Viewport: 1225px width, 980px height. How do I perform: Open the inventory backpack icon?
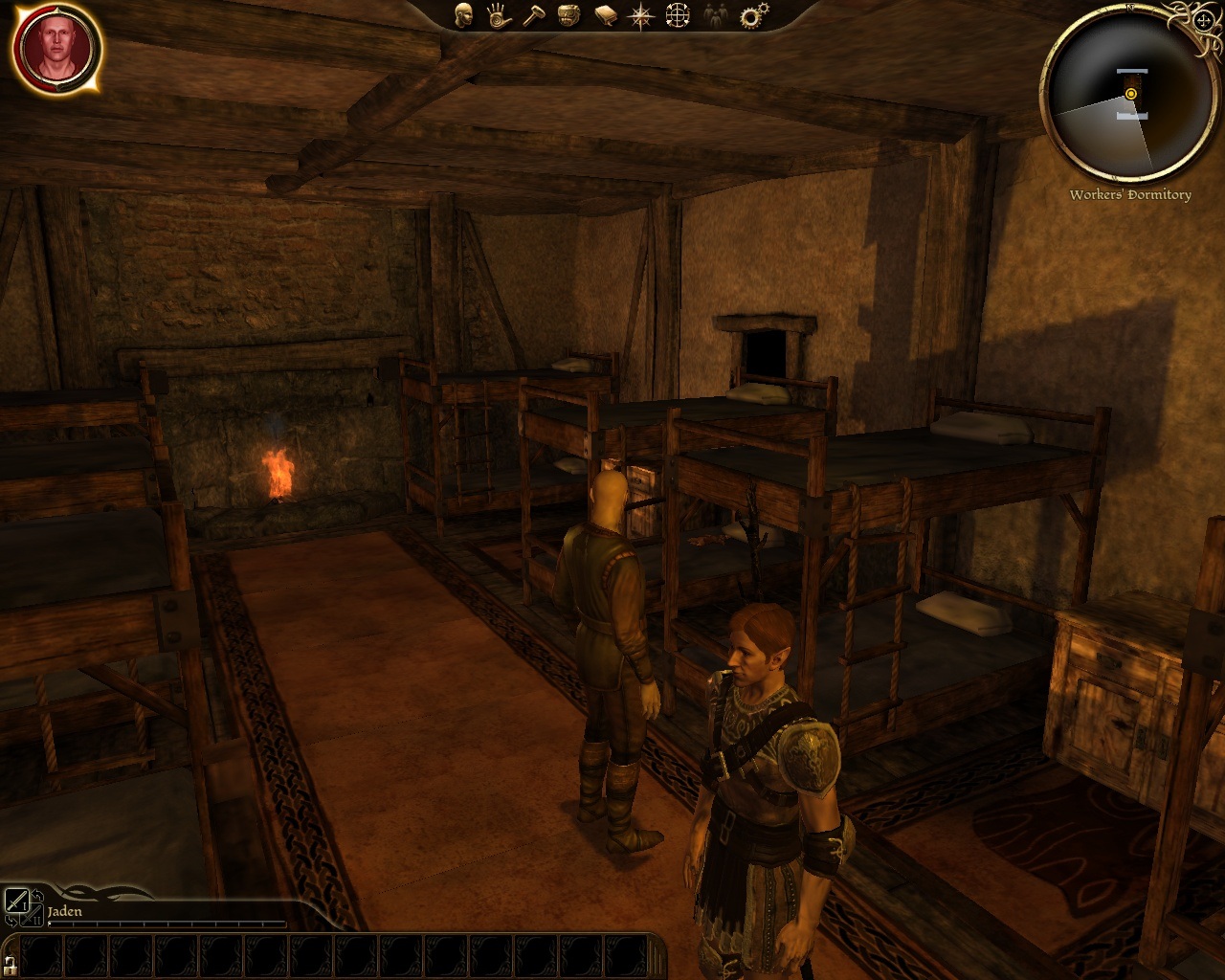[x=568, y=15]
